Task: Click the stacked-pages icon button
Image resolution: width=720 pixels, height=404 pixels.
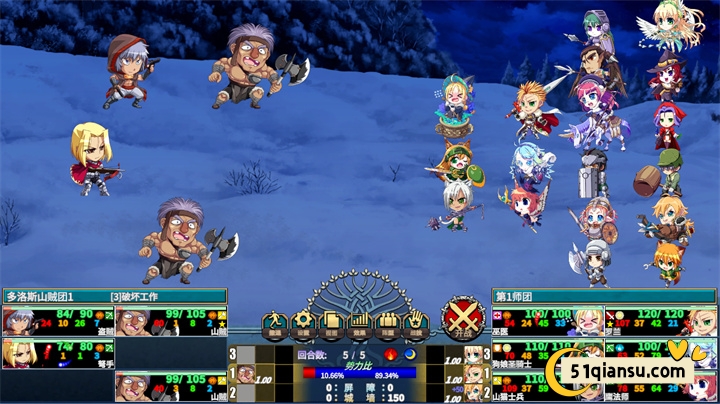Action: (x=331, y=322)
